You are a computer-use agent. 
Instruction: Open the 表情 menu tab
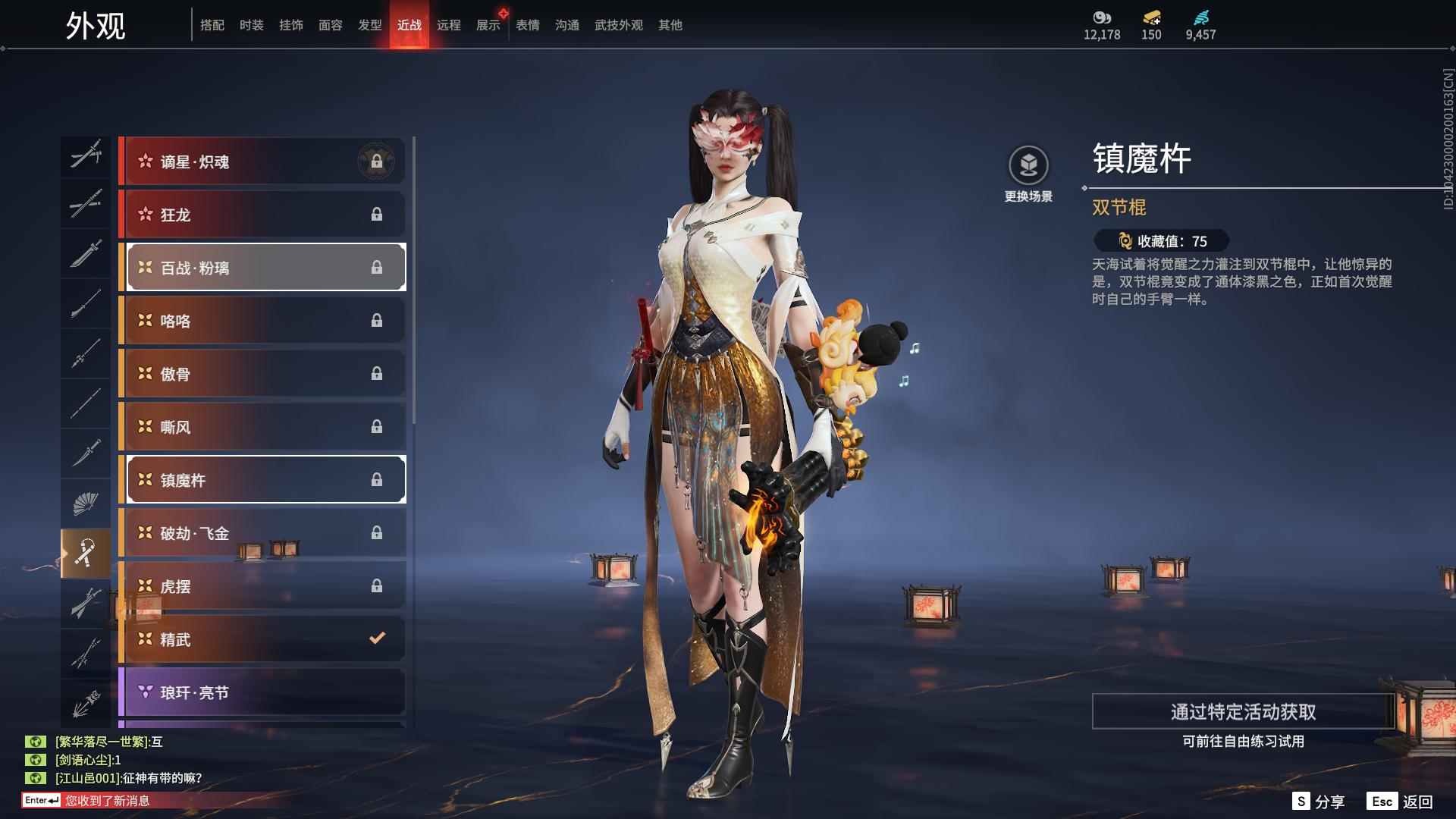click(526, 24)
